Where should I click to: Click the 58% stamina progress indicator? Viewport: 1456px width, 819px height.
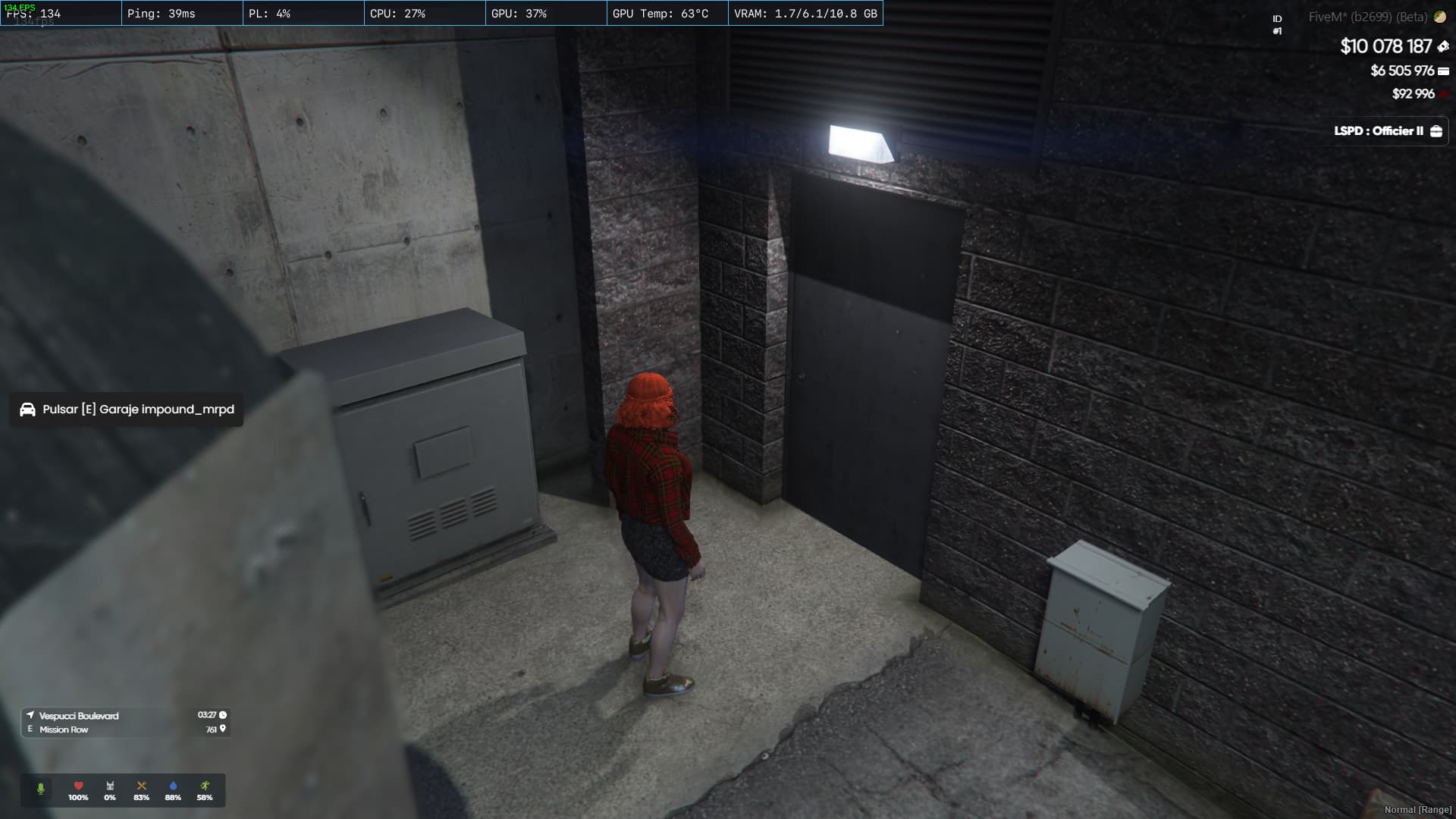coord(203,798)
